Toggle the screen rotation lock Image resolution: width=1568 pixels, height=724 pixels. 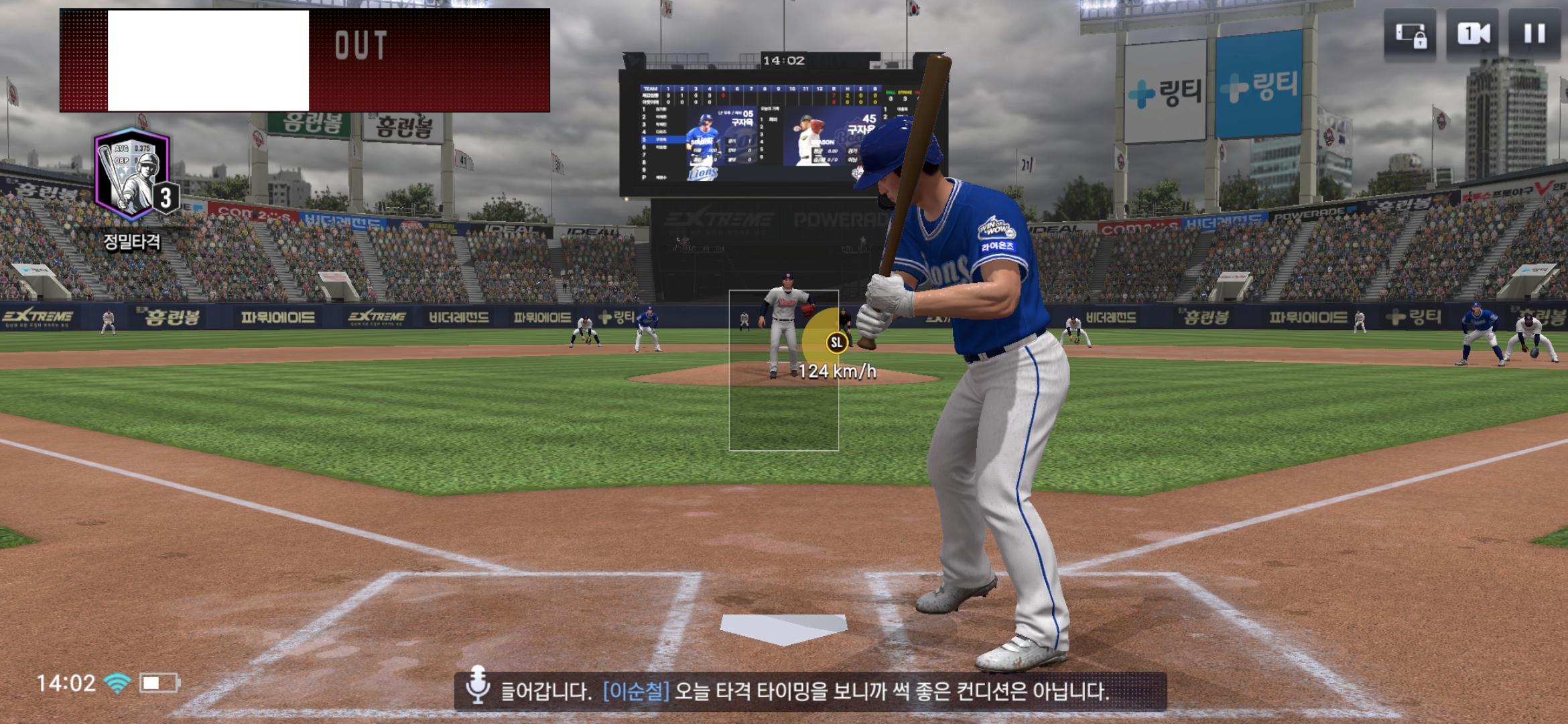tap(1410, 35)
